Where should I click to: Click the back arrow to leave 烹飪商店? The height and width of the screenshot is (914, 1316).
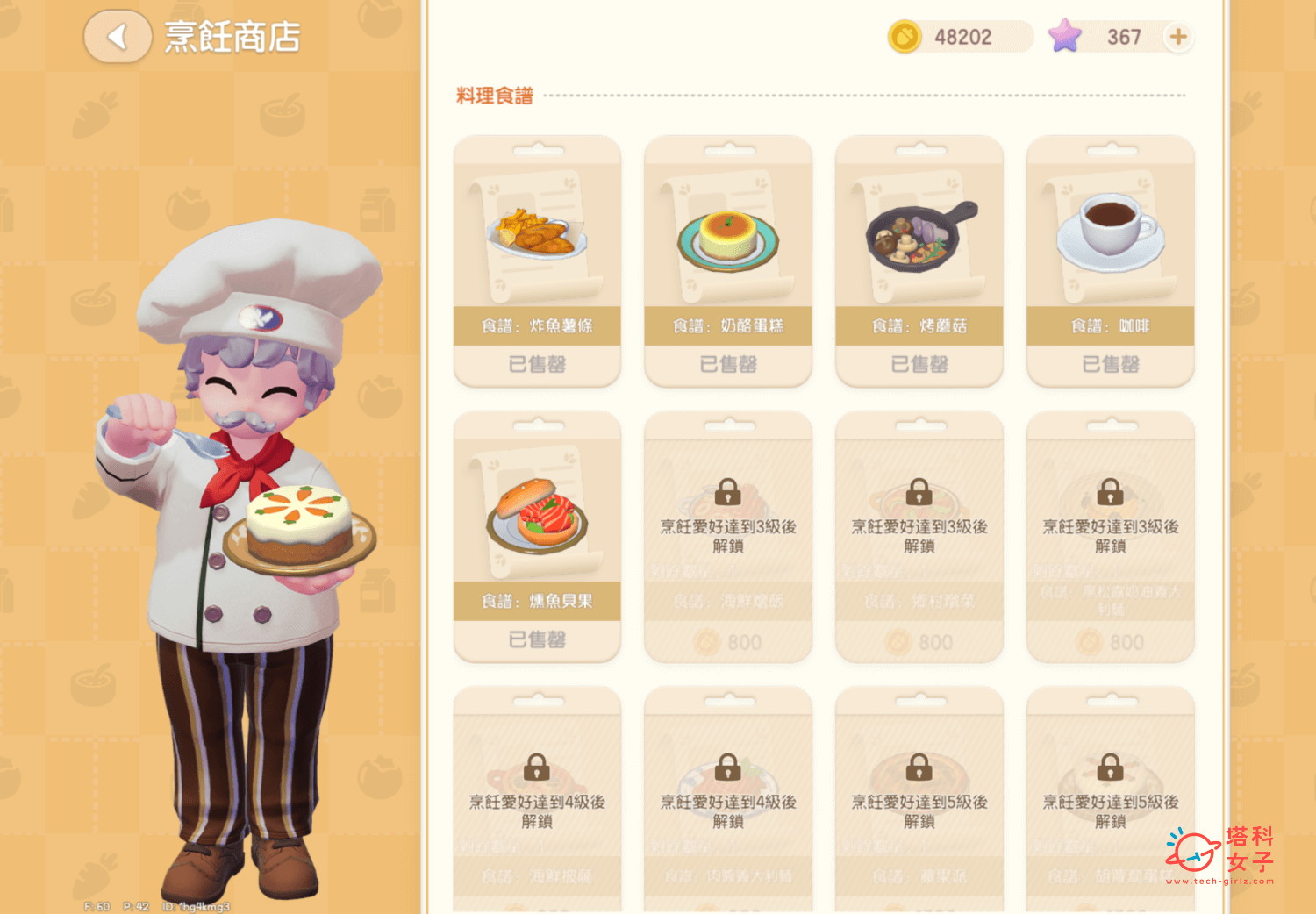click(x=118, y=38)
